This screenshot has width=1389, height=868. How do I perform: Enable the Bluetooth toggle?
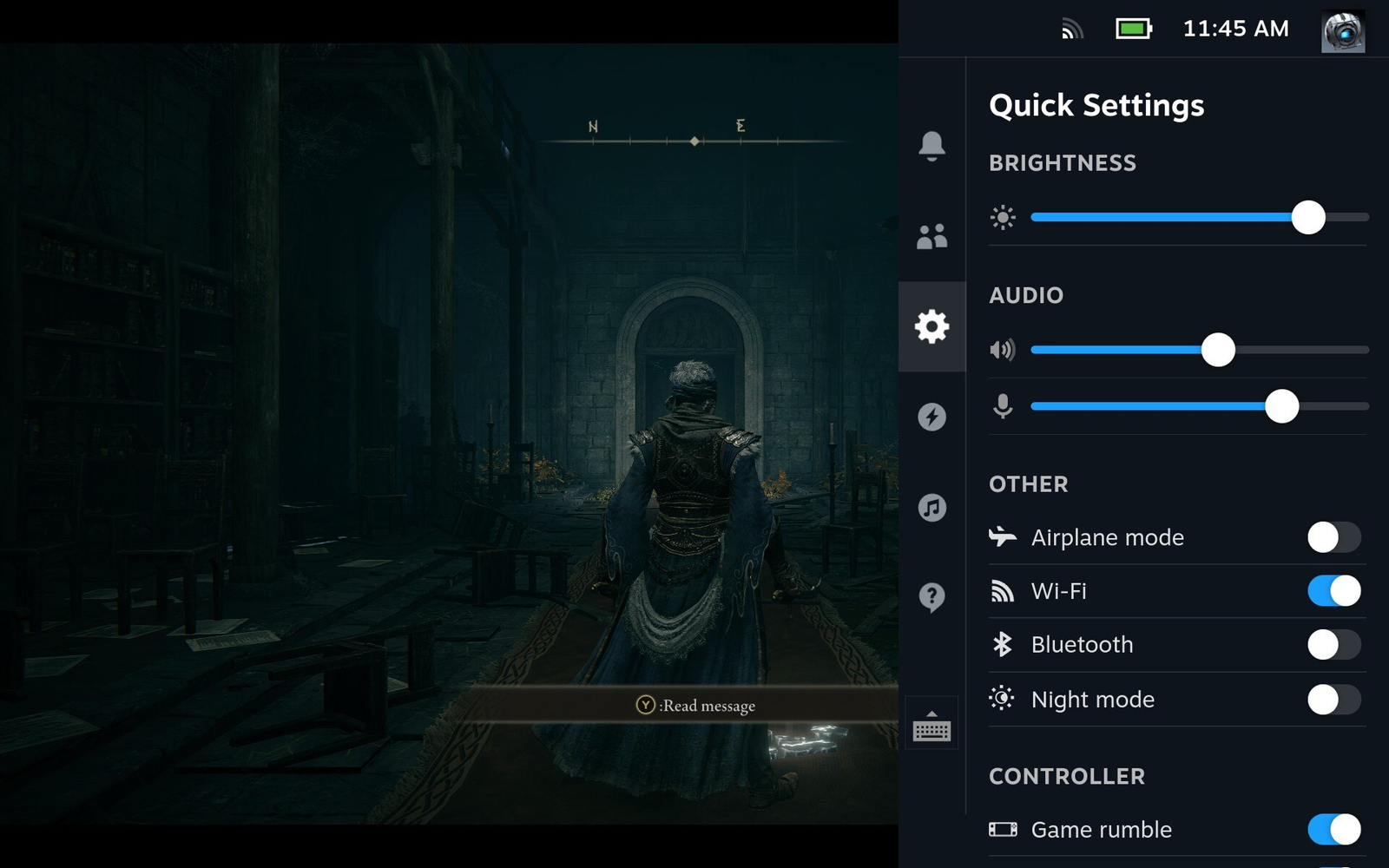click(1333, 645)
